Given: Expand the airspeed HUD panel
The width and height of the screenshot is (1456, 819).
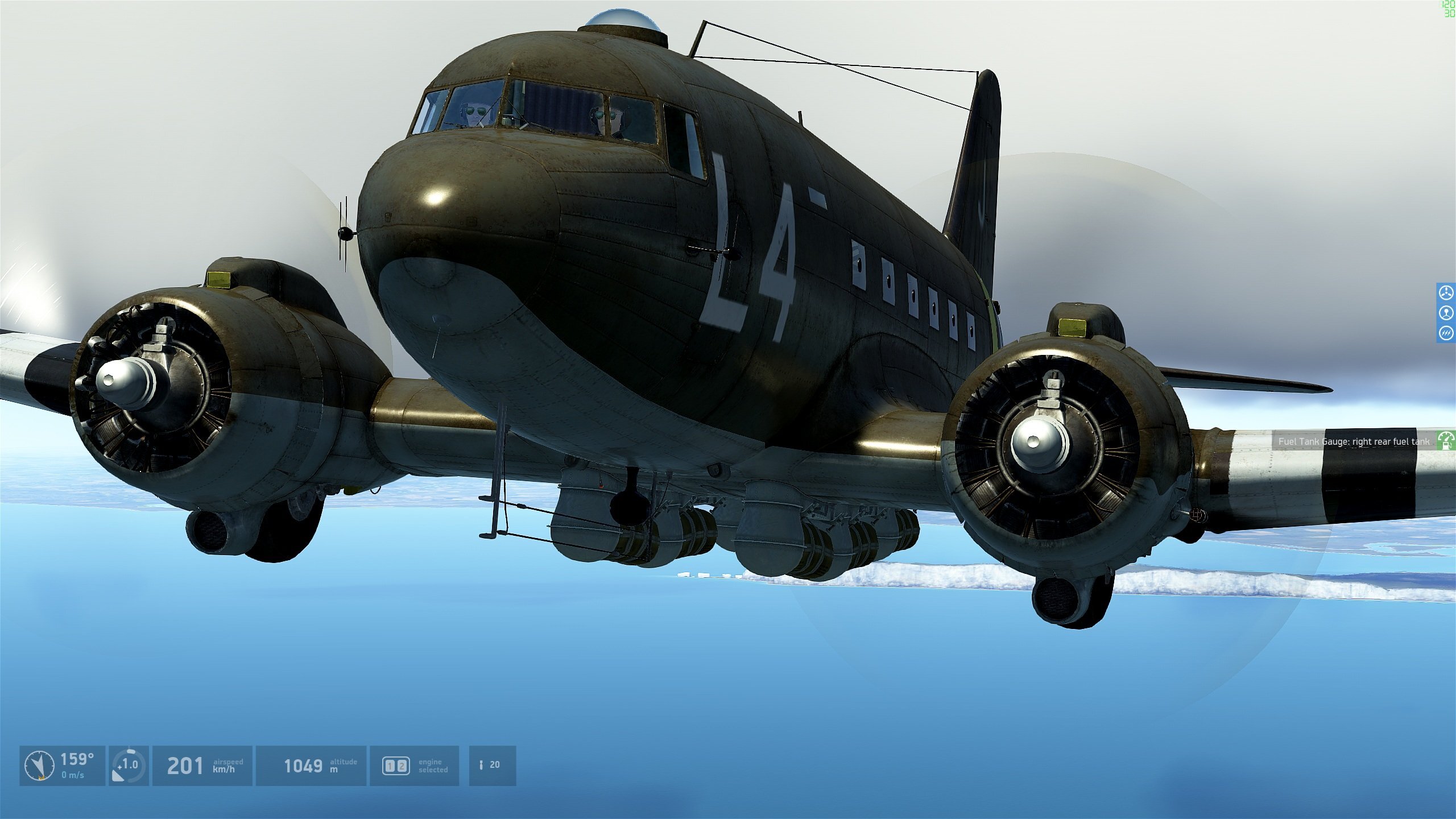Looking at the screenshot, I should (x=205, y=765).
